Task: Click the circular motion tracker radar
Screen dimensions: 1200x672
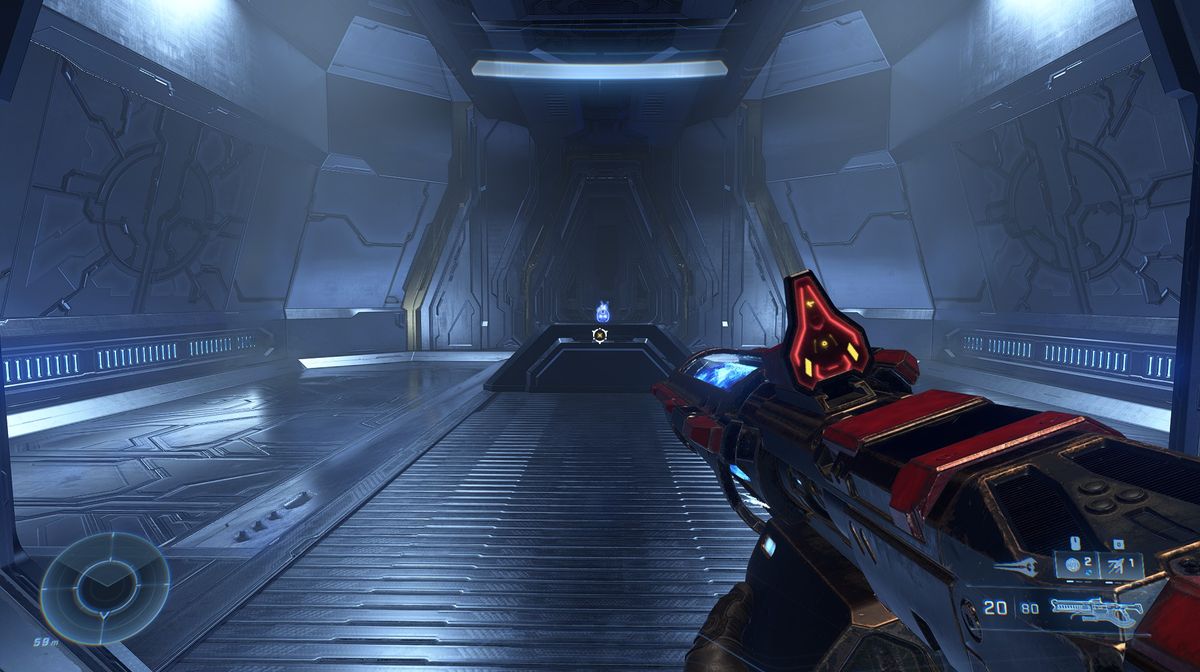Action: pos(104,587)
